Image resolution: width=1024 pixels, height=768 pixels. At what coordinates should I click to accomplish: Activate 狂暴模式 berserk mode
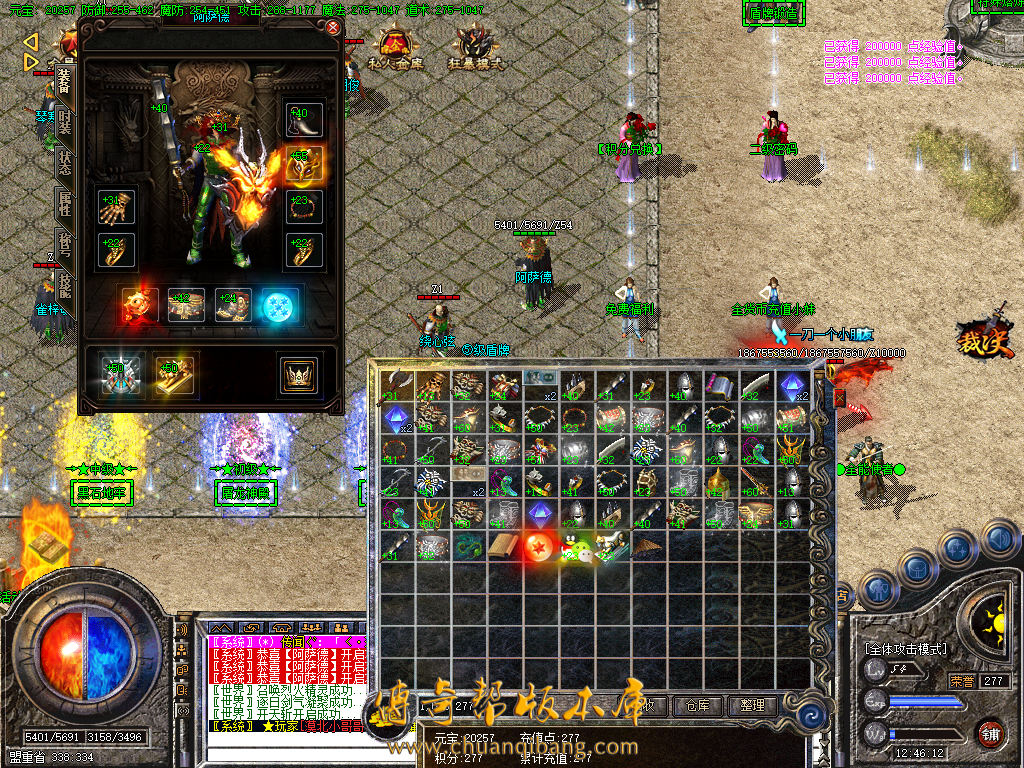tap(475, 47)
